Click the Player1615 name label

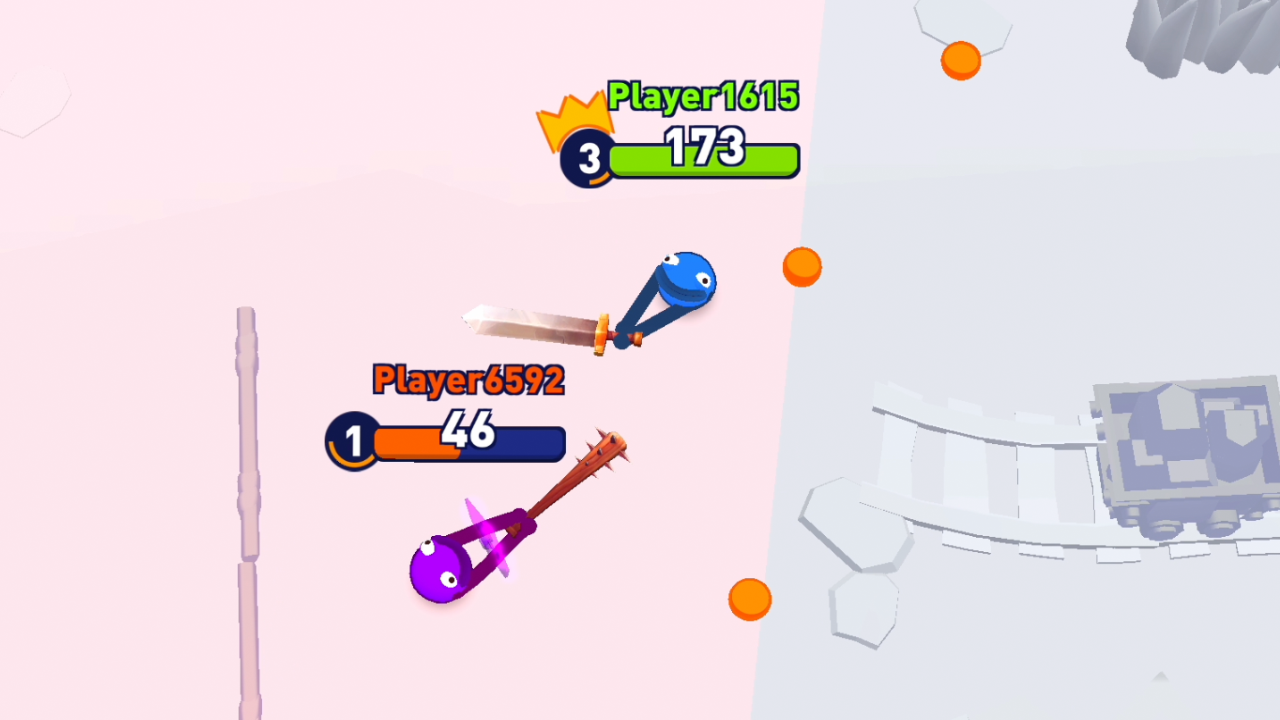coord(702,97)
